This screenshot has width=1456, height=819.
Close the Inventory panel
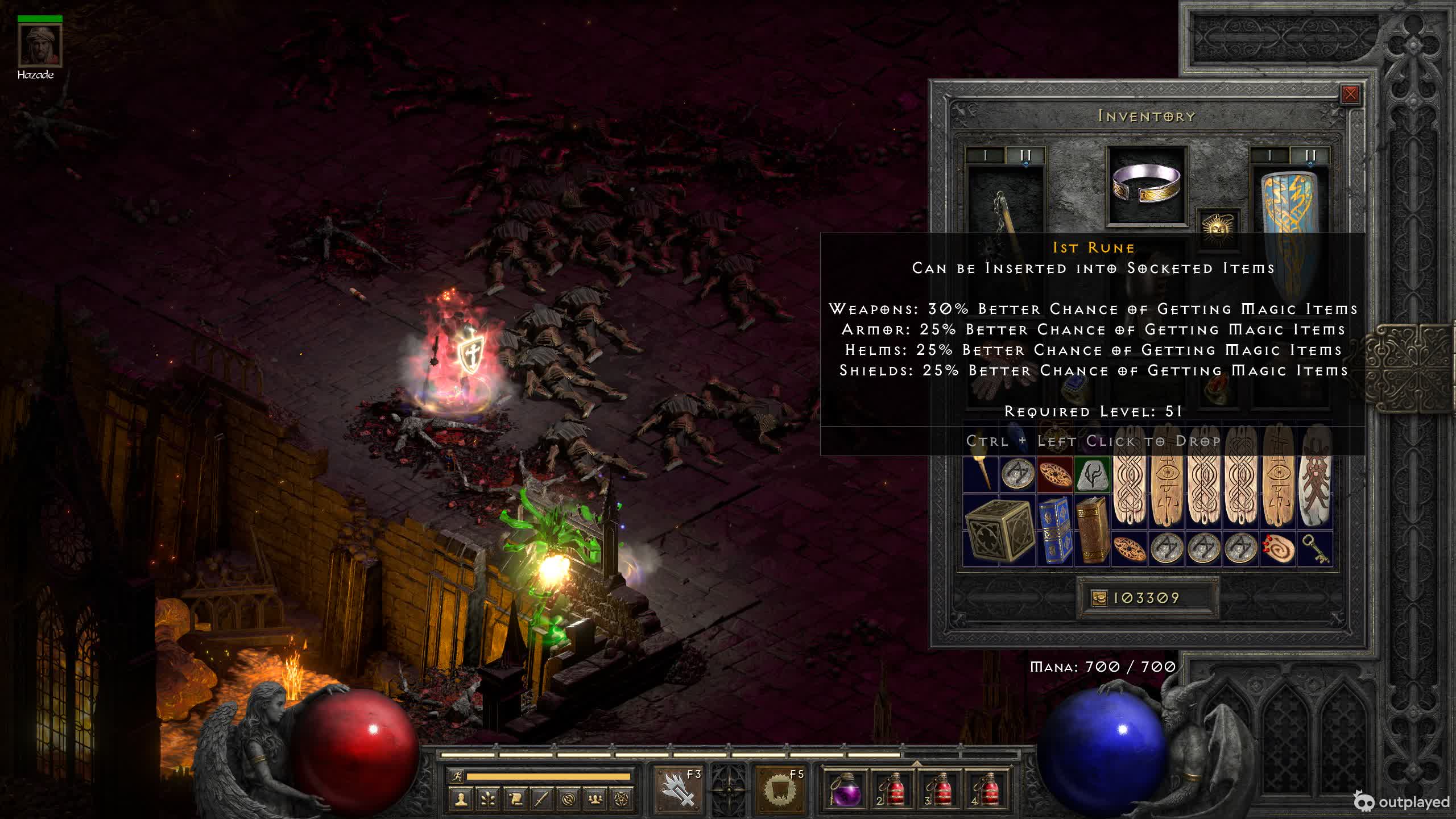(x=1350, y=94)
